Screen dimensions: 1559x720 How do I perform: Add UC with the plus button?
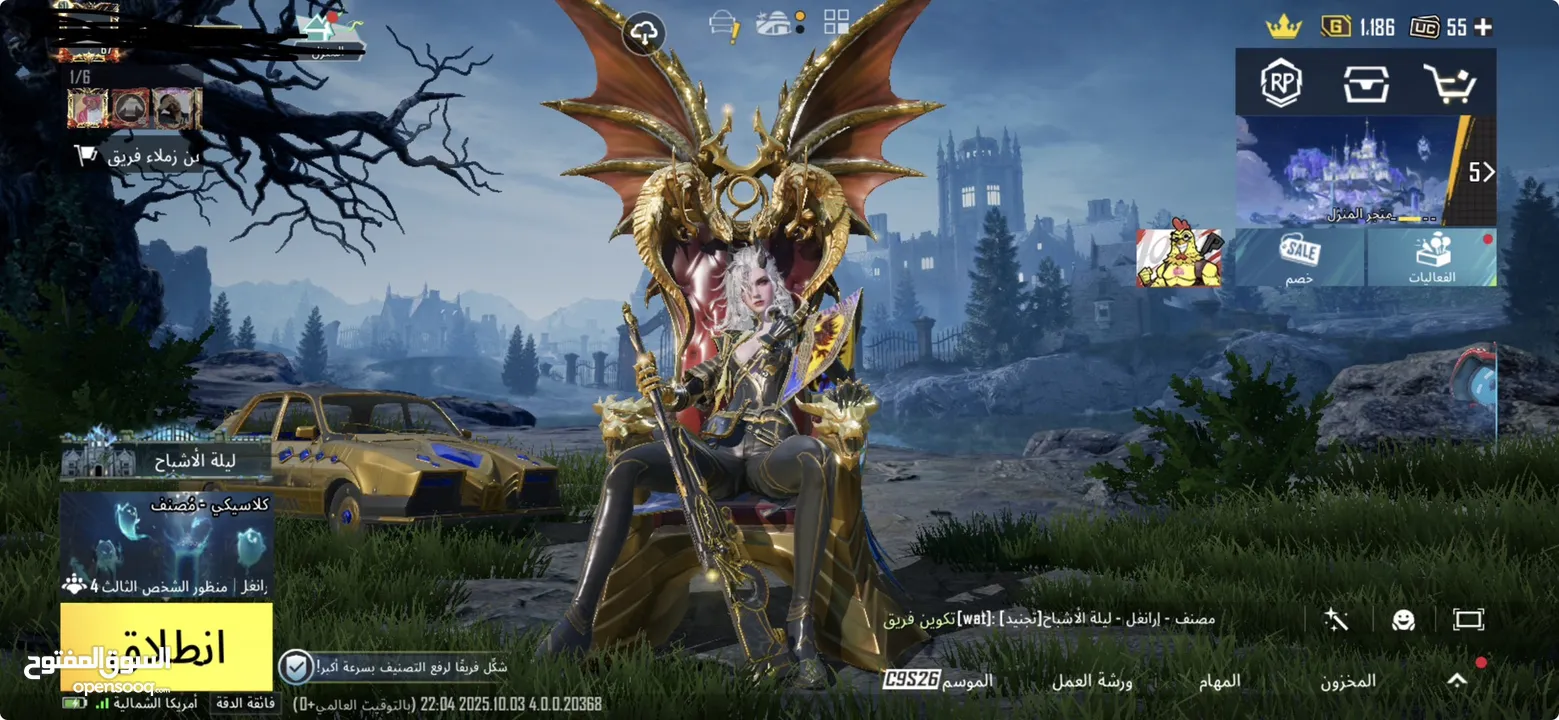pyautogui.click(x=1484, y=27)
